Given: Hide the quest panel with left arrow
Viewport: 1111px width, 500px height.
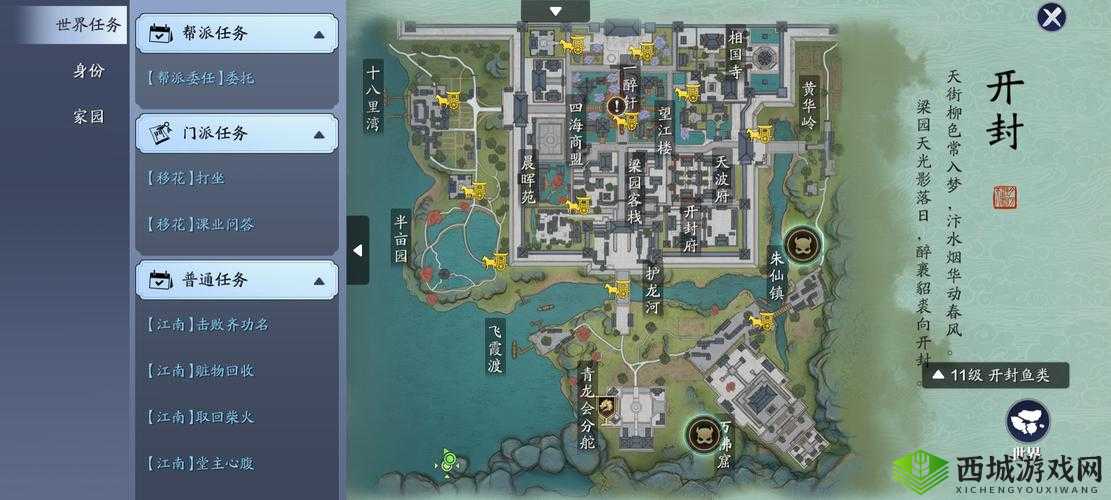Looking at the screenshot, I should point(358,250).
